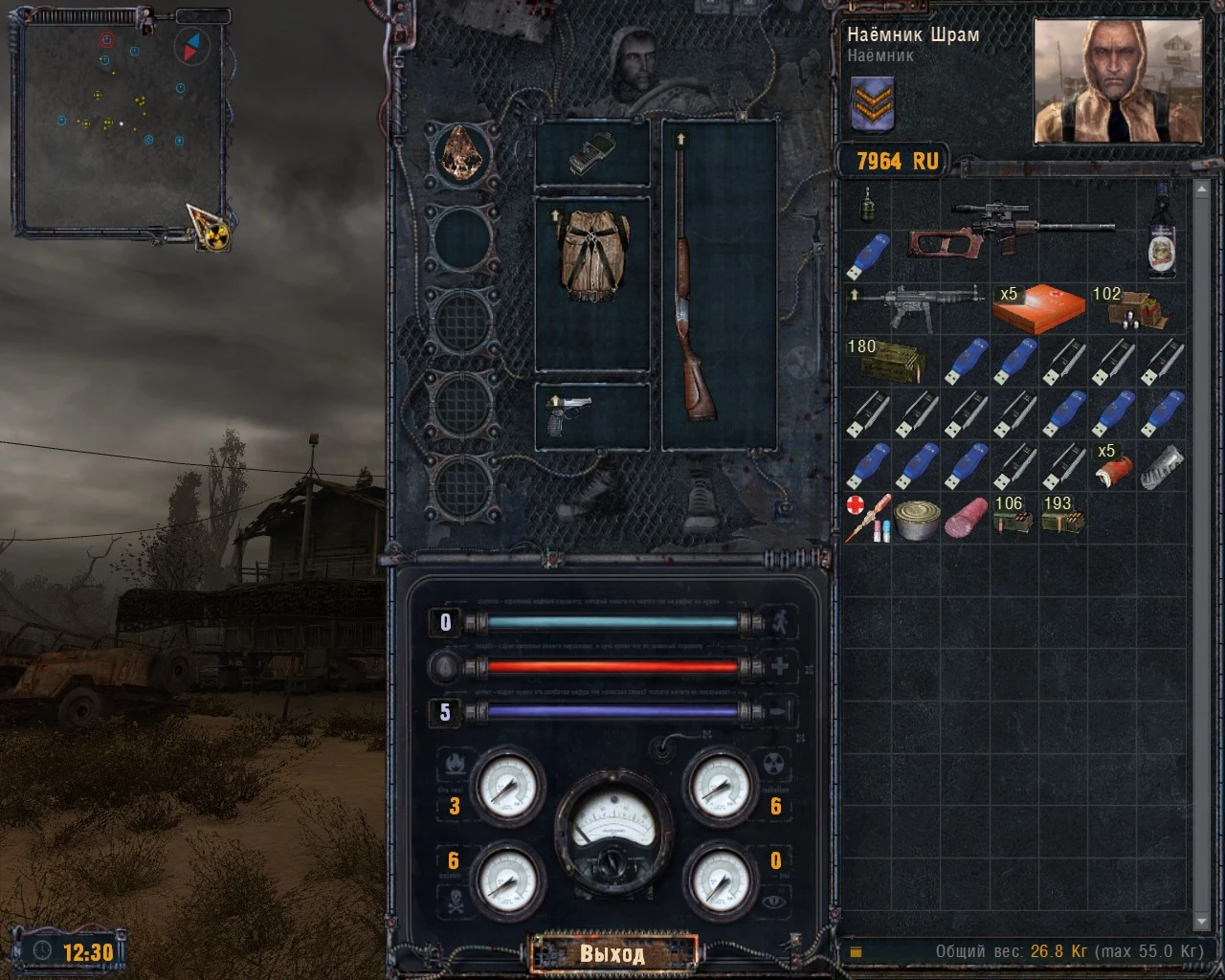Select the eye psi-protection icon

point(775,901)
